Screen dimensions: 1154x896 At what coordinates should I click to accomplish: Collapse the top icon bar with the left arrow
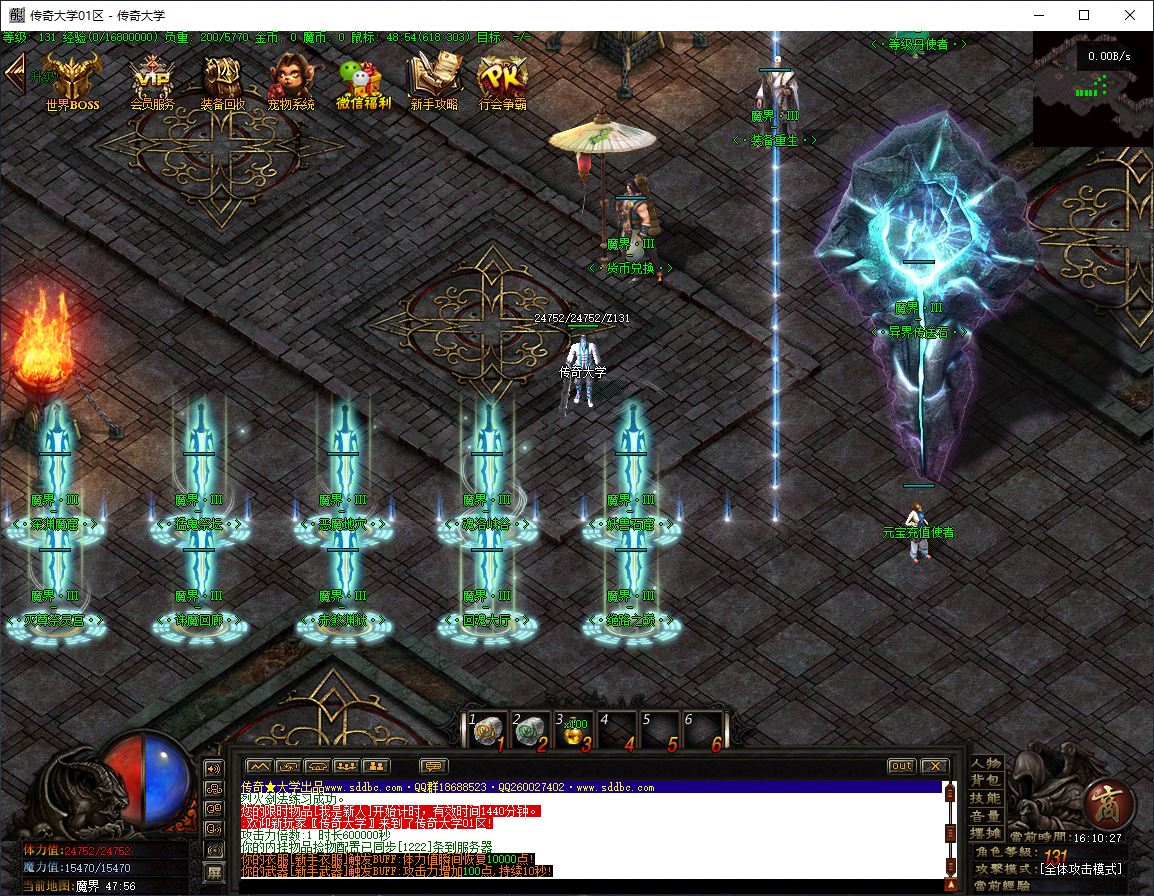[15, 73]
